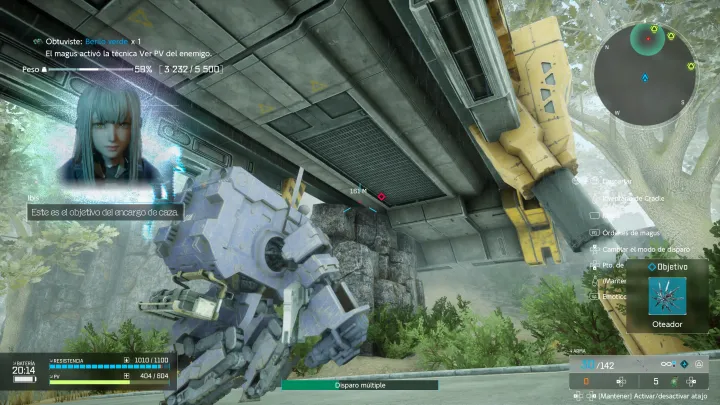Select the orange item shortcut slot
This screenshot has width=720, height=405.
[x=588, y=380]
